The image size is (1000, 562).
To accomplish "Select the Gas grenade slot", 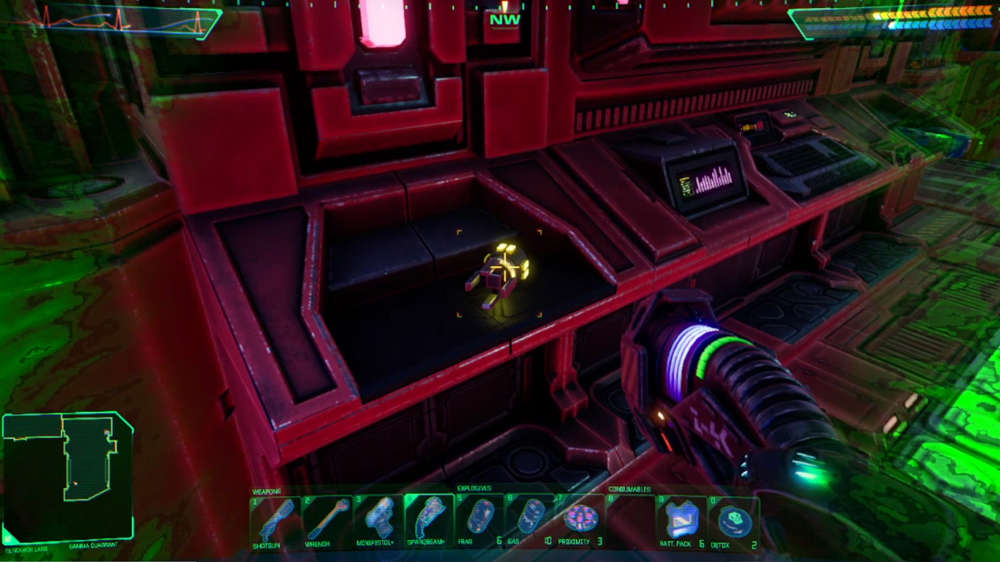I will (x=531, y=520).
